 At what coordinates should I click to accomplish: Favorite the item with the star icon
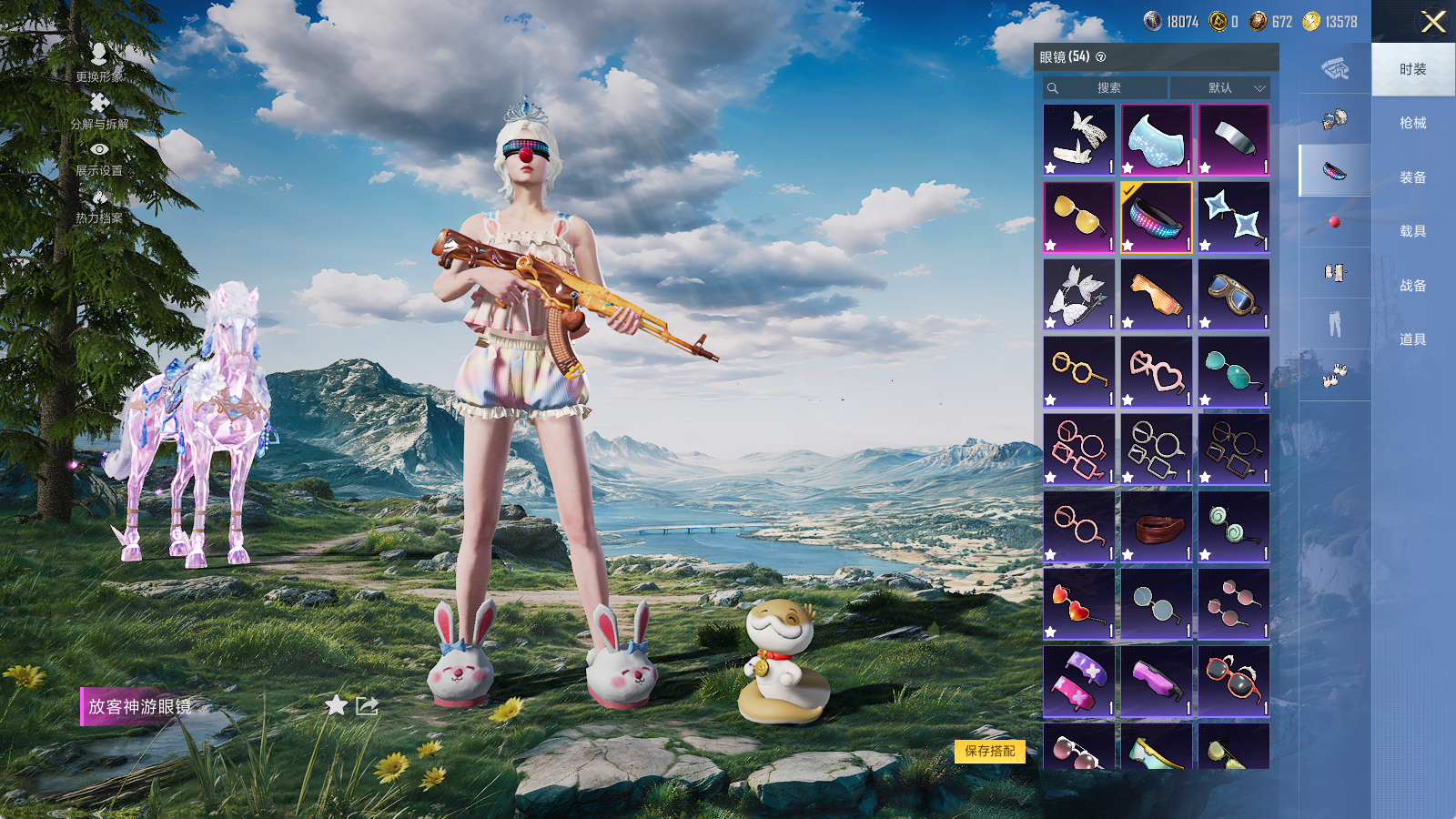(336, 705)
